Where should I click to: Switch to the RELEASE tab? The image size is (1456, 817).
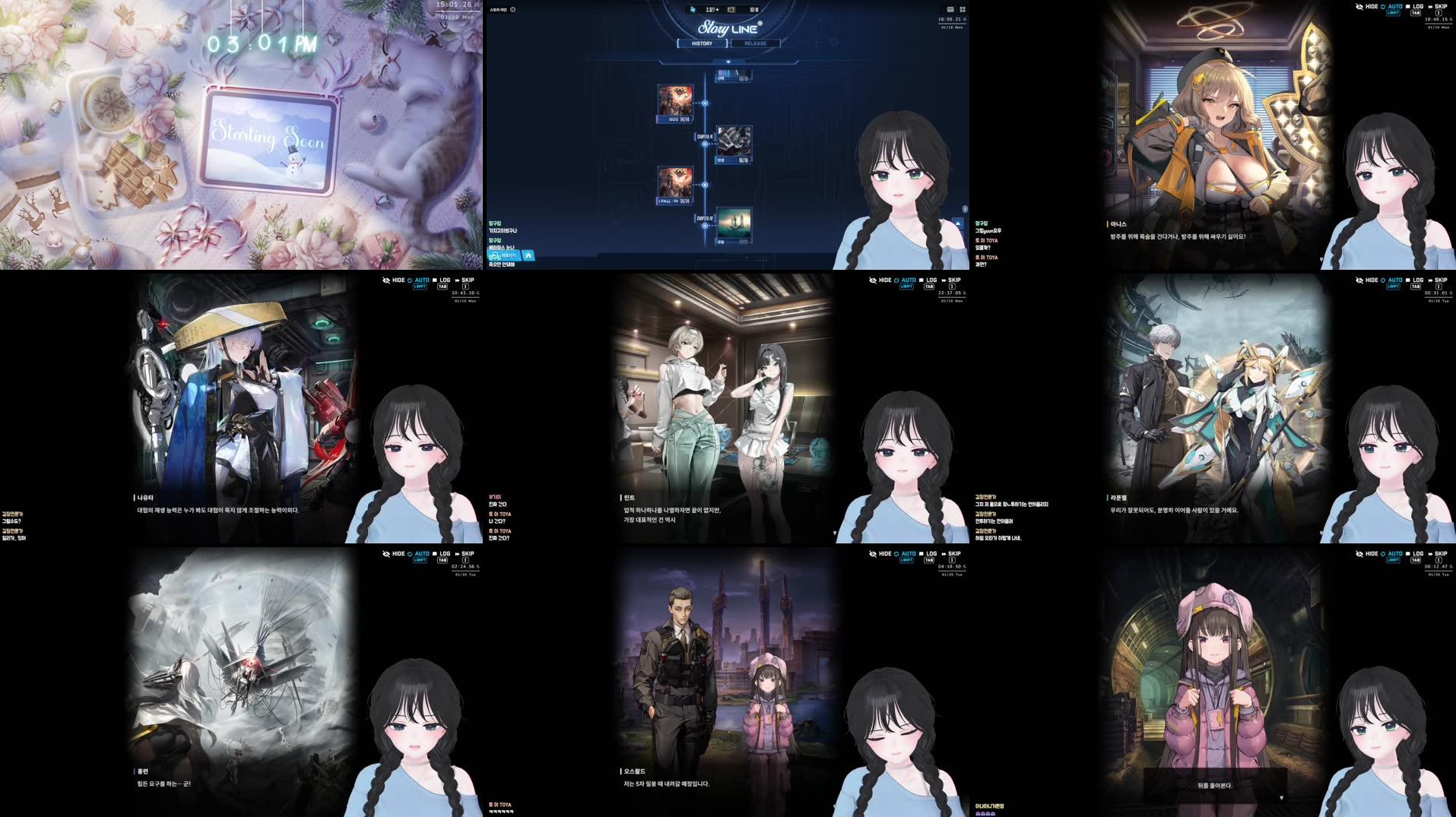[754, 43]
